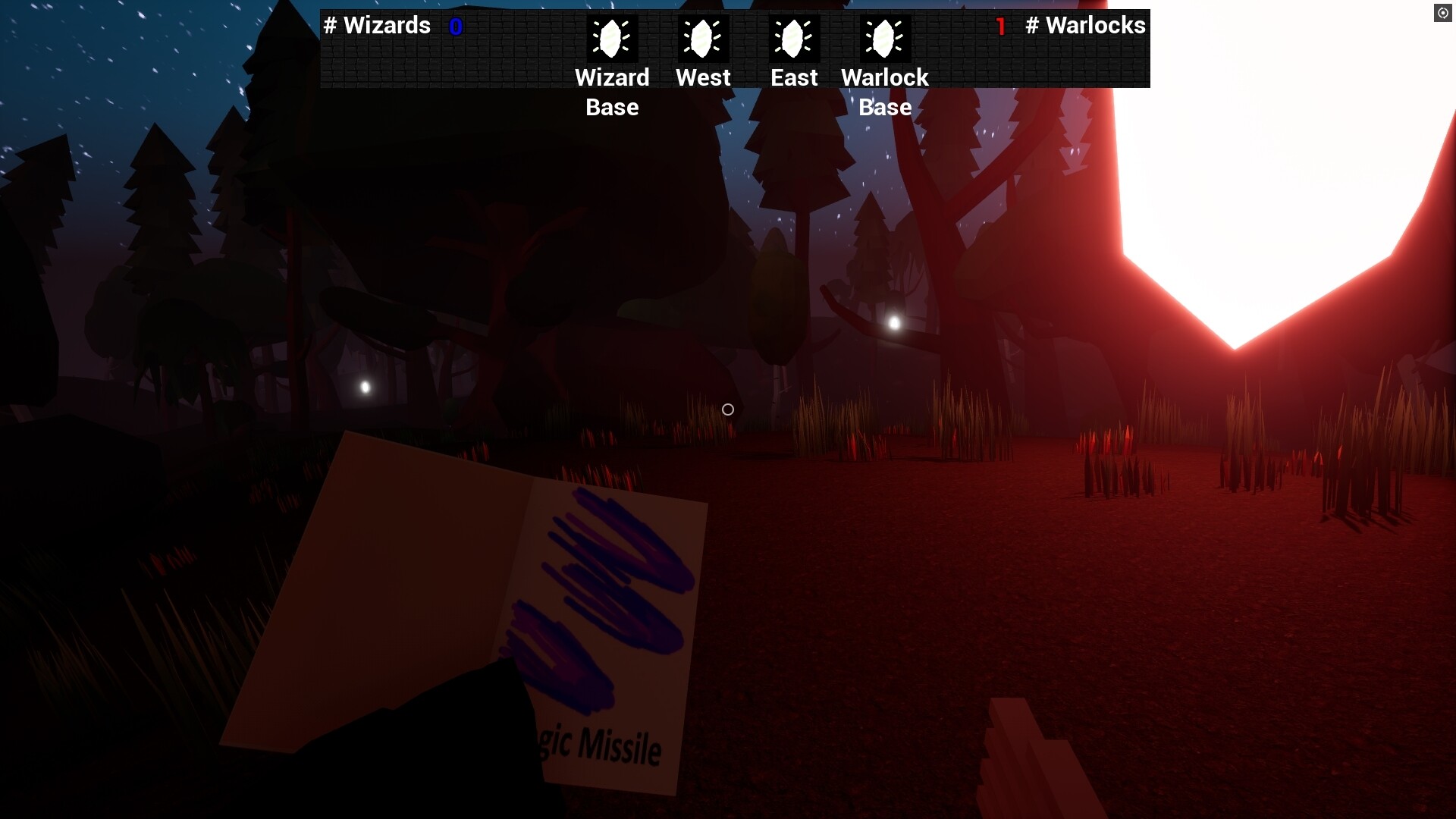Click the Wizard Base crystal icon
This screenshot has height=819, width=1456.
612,39
